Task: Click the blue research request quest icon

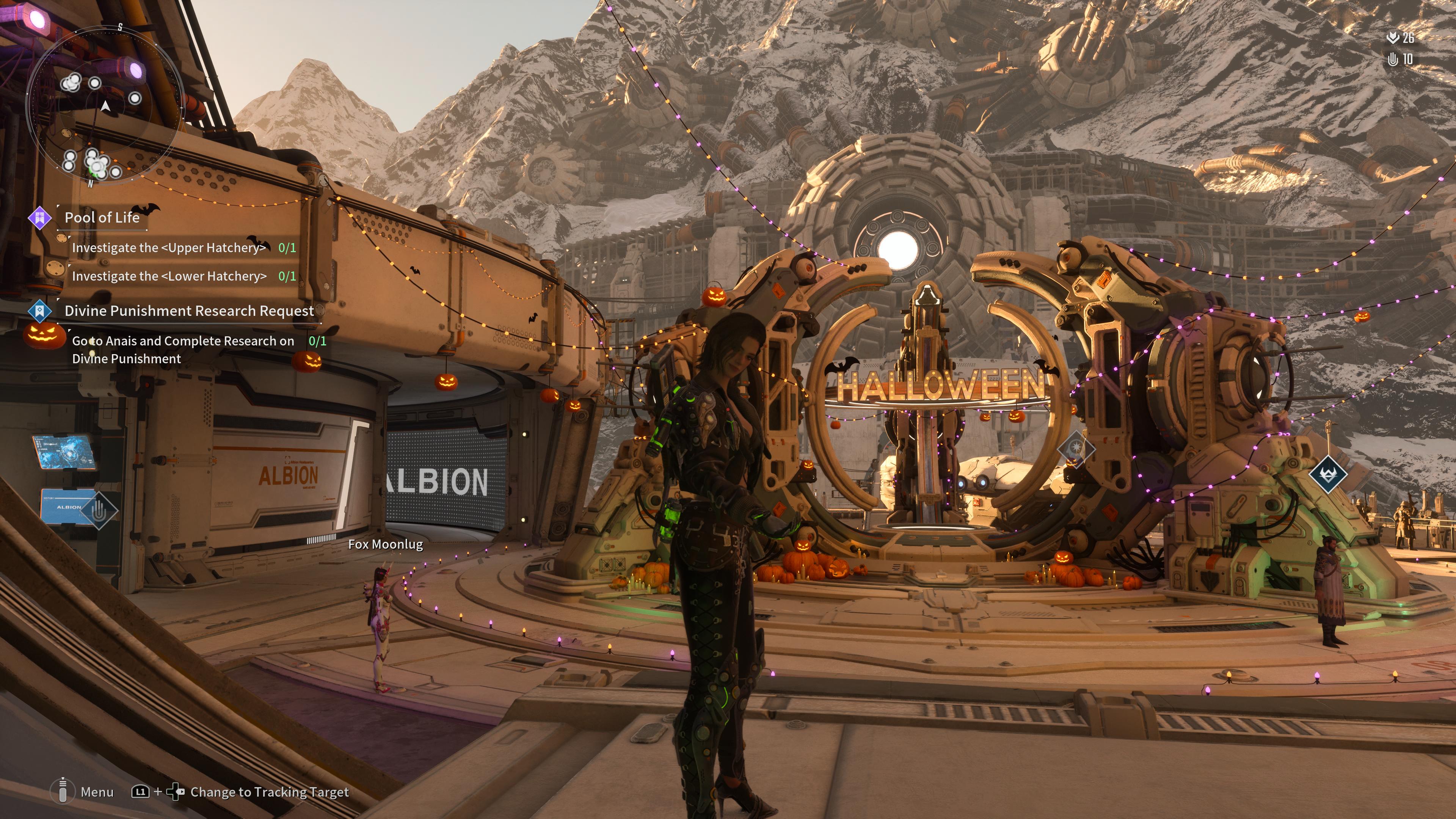Action: [39, 310]
